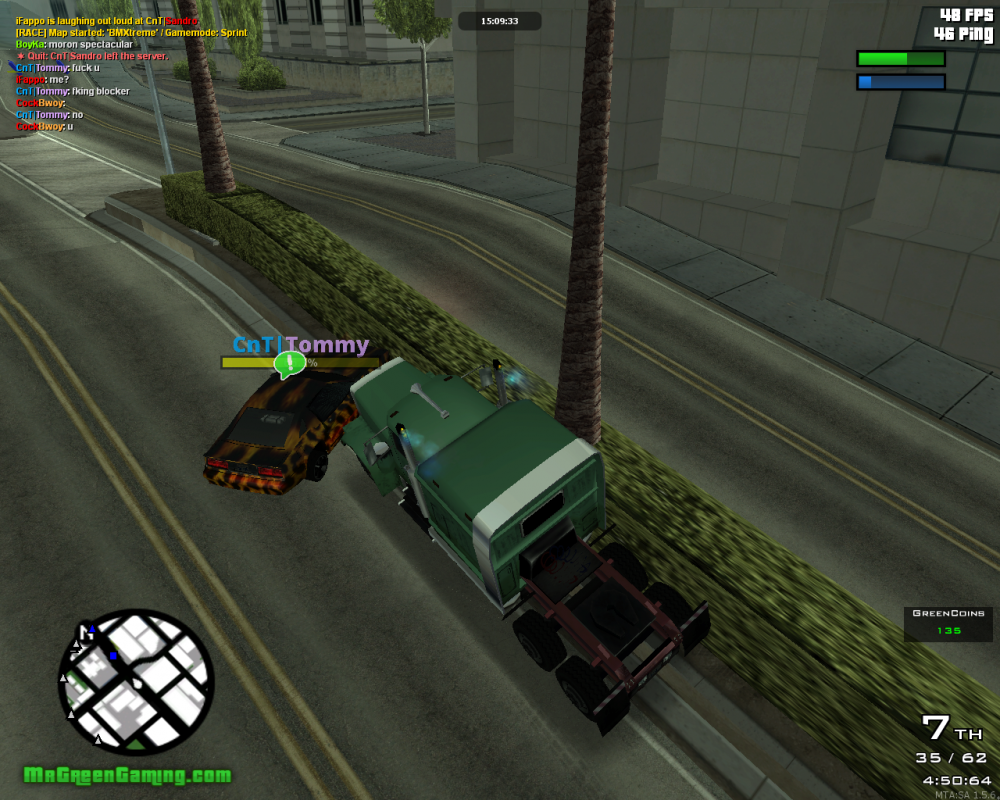This screenshot has height=800, width=1000.
Task: Open the GreenCoins panel
Action: (x=949, y=623)
